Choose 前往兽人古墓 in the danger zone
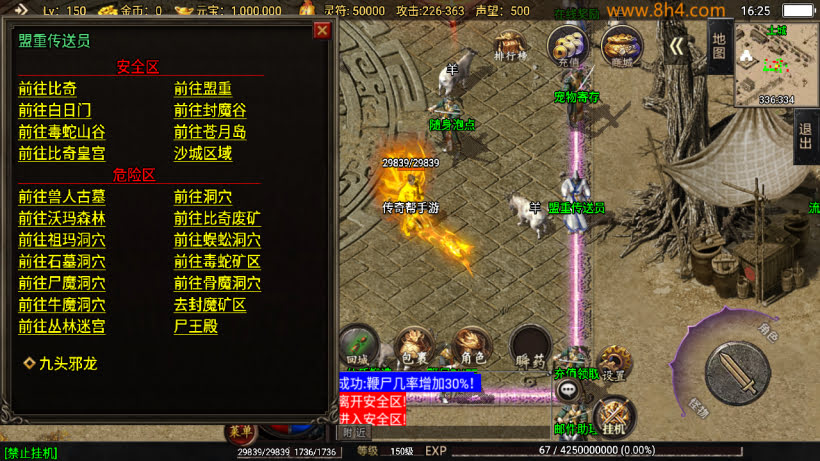 point(61,196)
